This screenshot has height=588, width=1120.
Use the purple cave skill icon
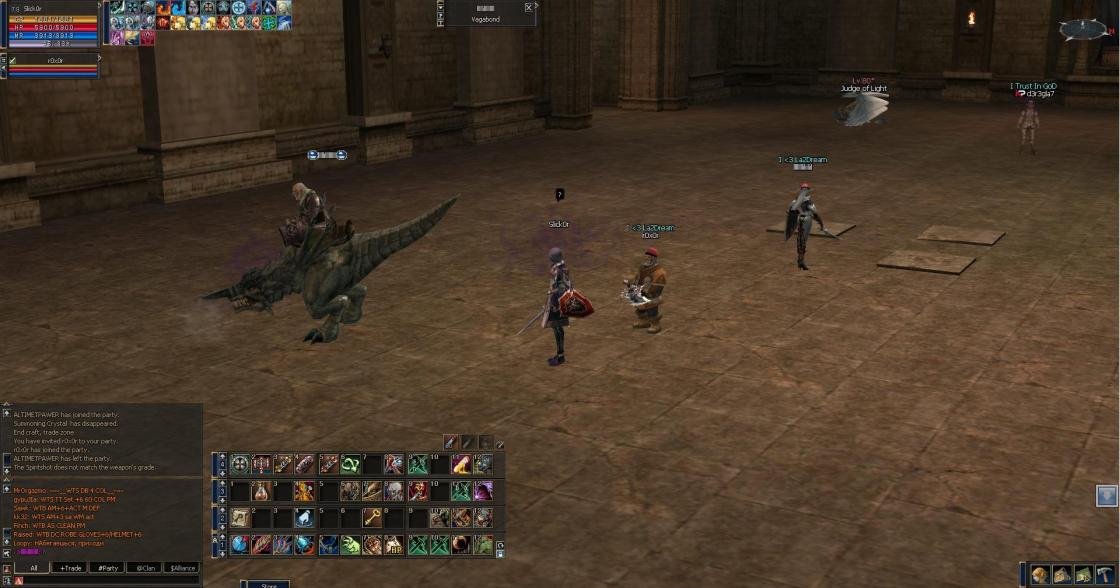tap(483, 491)
